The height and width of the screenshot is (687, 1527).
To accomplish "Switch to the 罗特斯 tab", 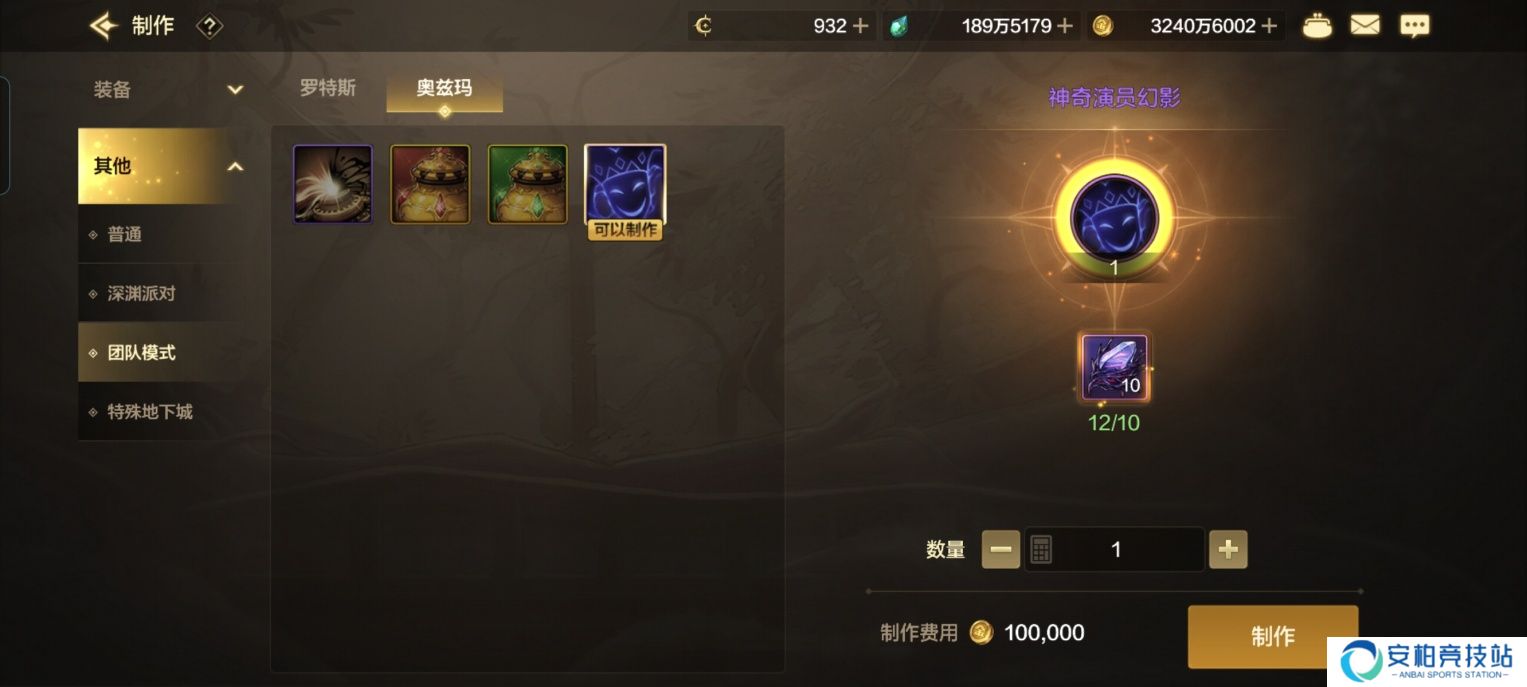I will point(328,88).
